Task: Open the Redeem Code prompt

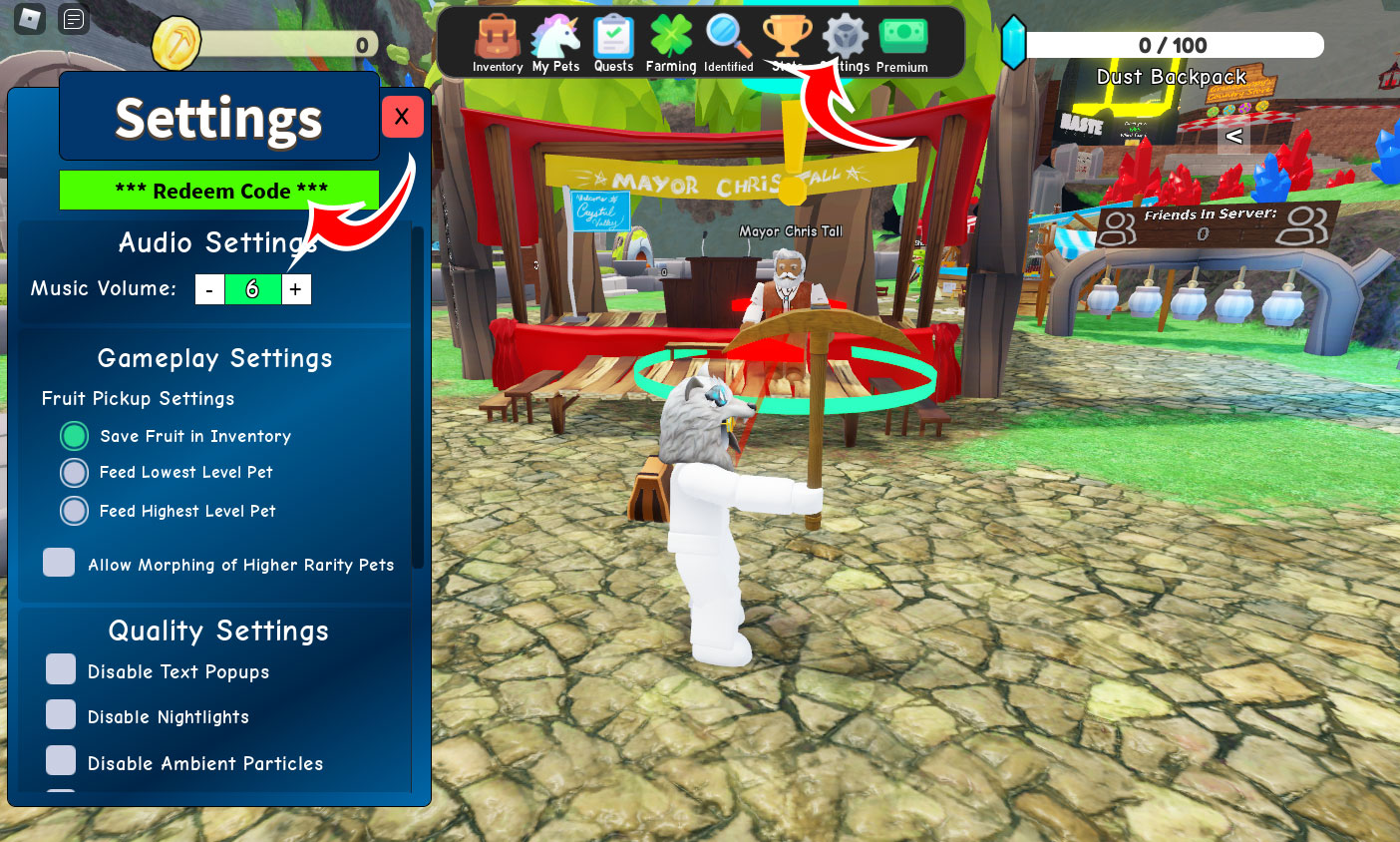Action: click(x=219, y=191)
